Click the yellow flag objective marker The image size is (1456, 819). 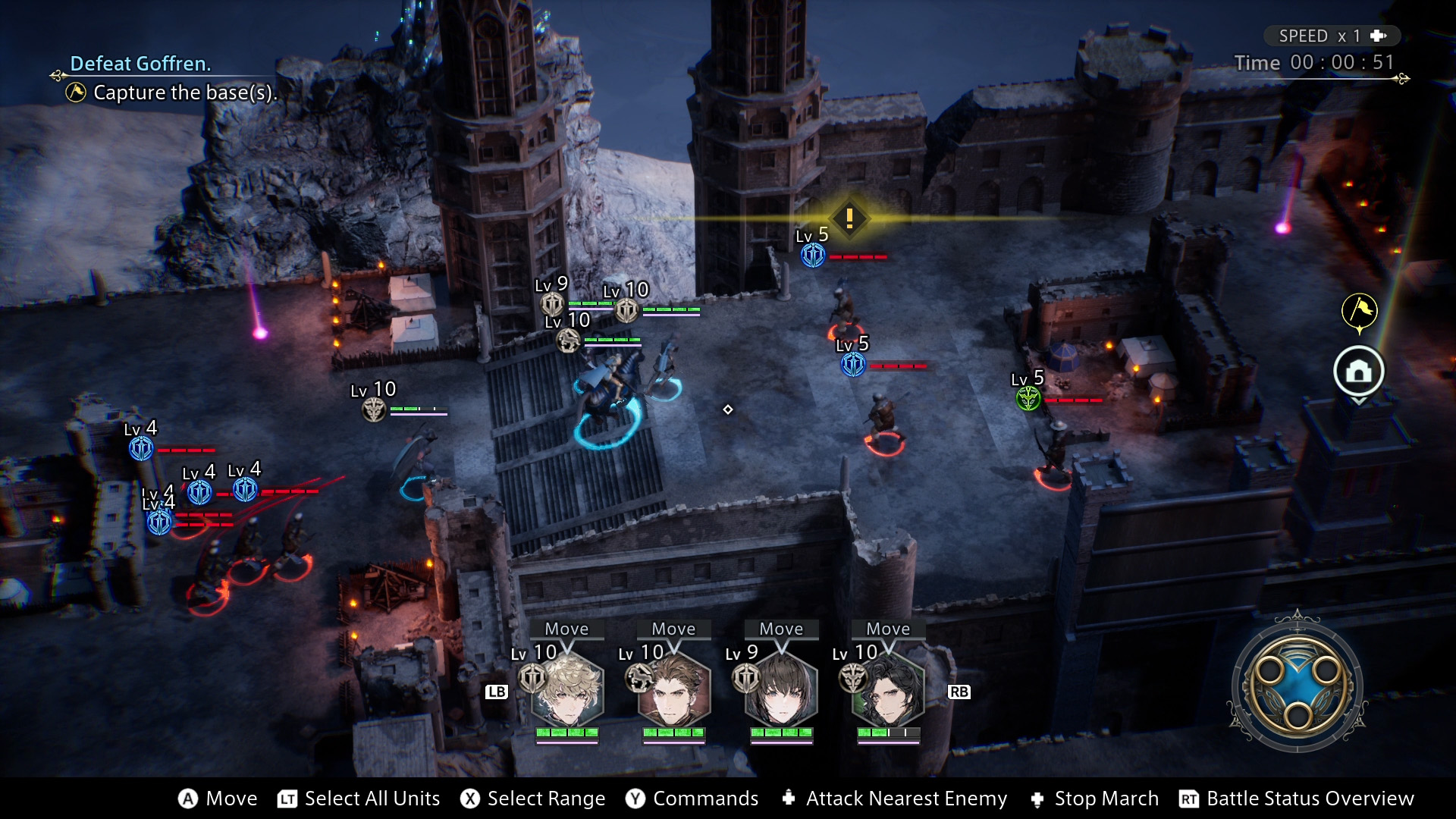[x=1359, y=310]
